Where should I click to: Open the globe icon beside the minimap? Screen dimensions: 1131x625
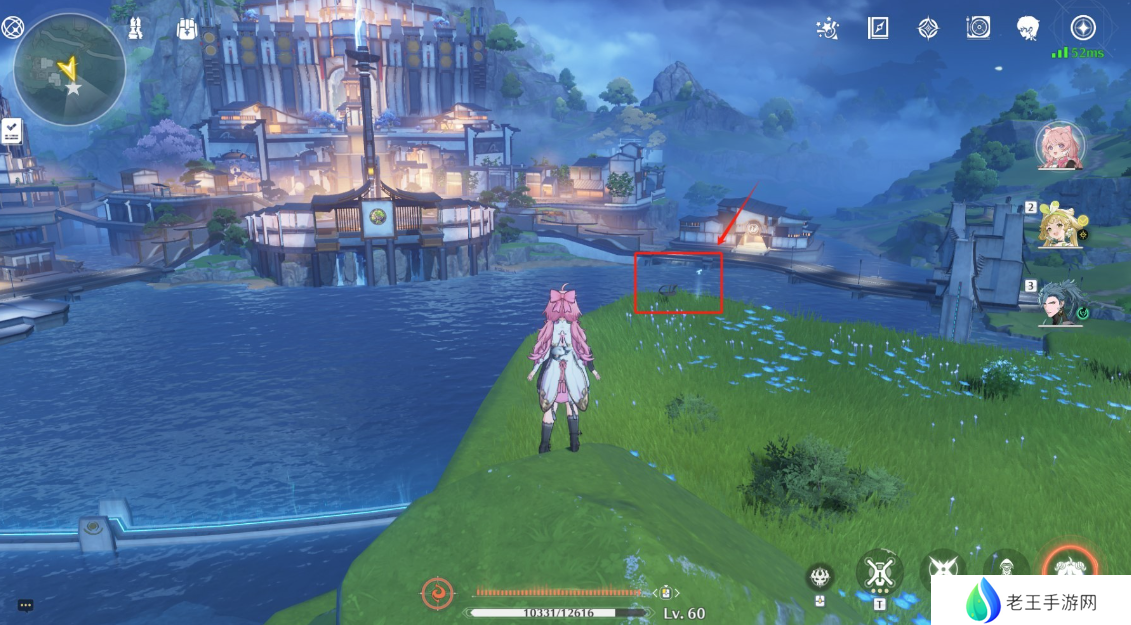click(12, 27)
